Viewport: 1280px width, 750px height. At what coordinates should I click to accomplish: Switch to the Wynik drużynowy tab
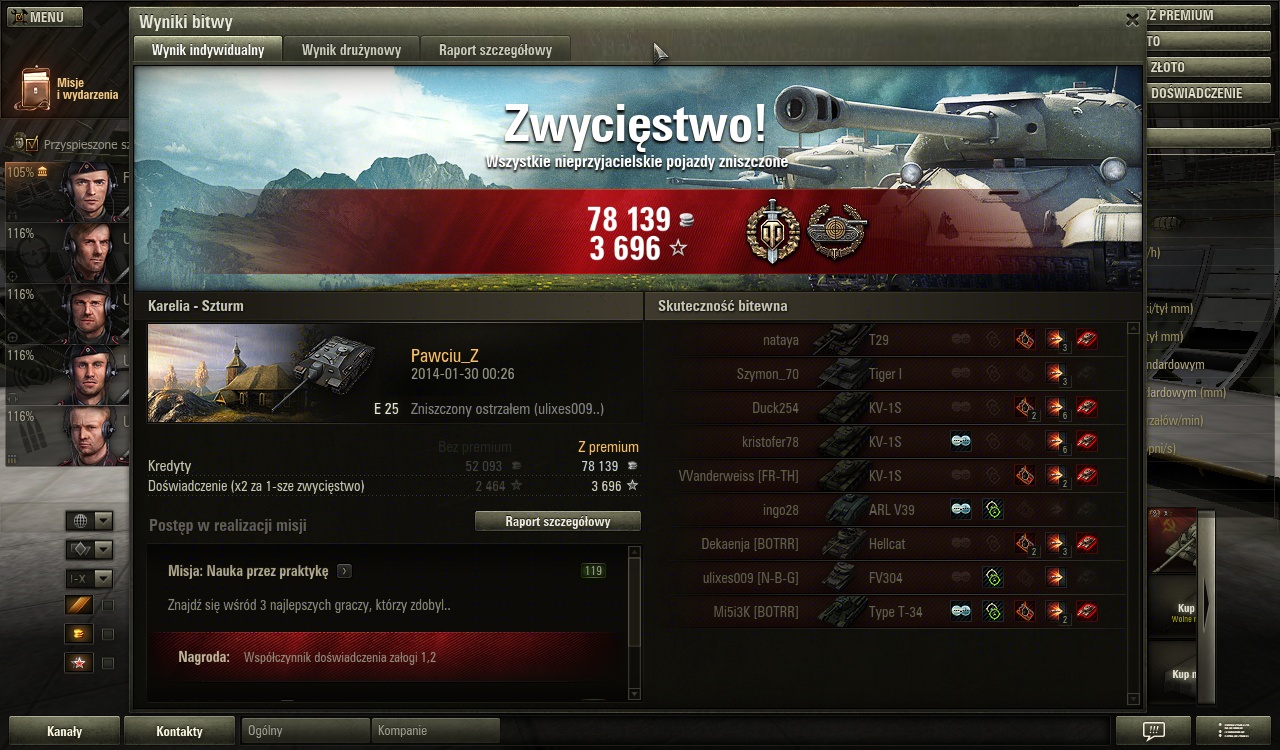point(352,50)
